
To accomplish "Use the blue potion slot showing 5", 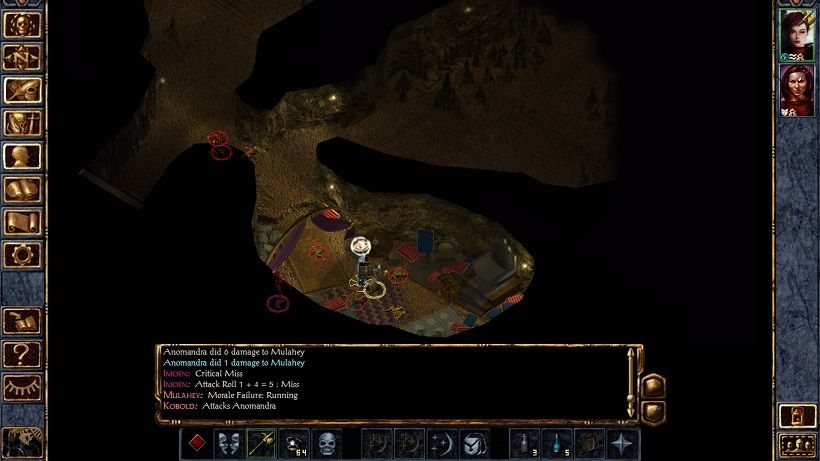I will pyautogui.click(x=557, y=444).
